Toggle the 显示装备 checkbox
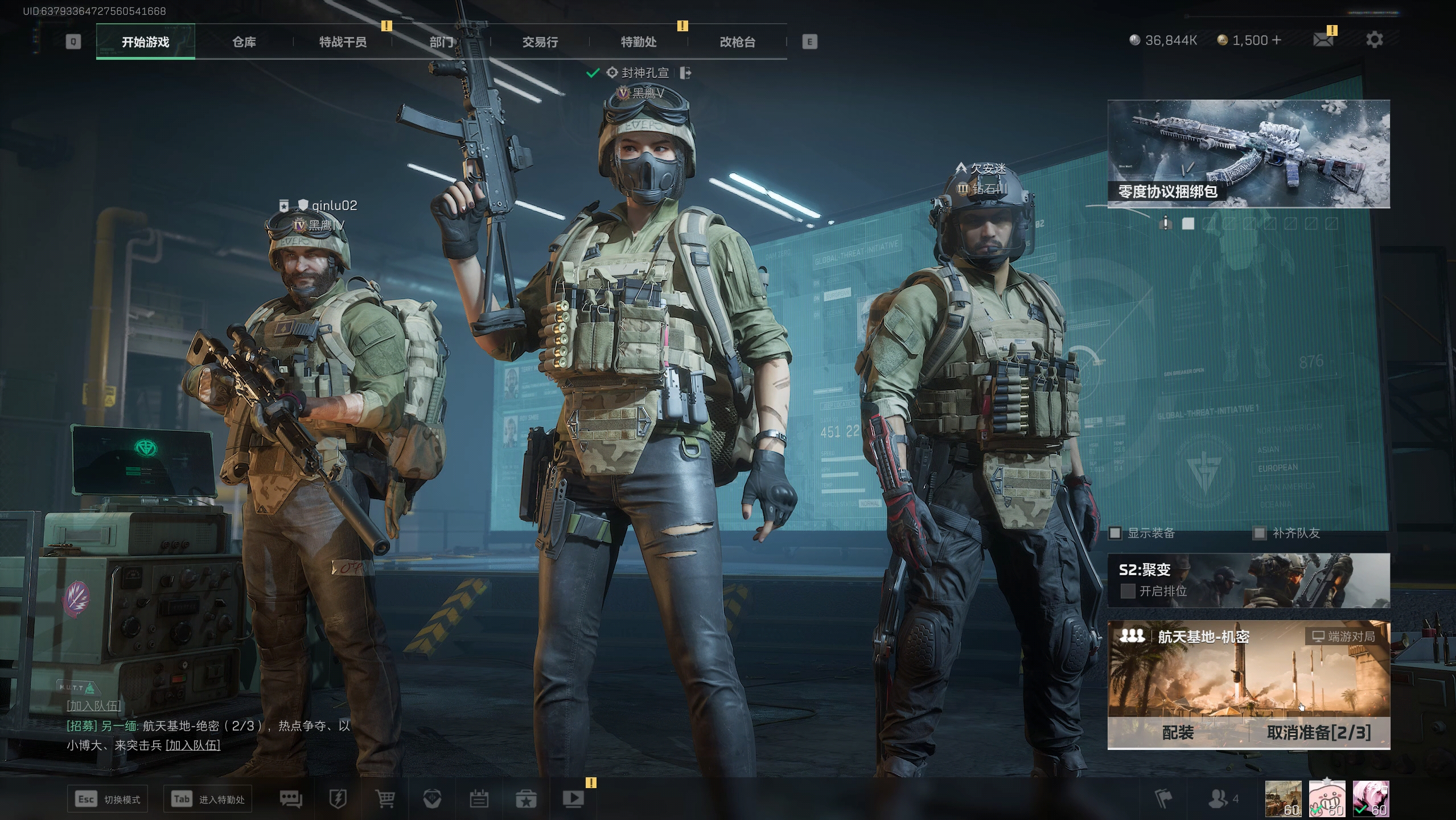This screenshot has width=1456, height=820. [1115, 533]
